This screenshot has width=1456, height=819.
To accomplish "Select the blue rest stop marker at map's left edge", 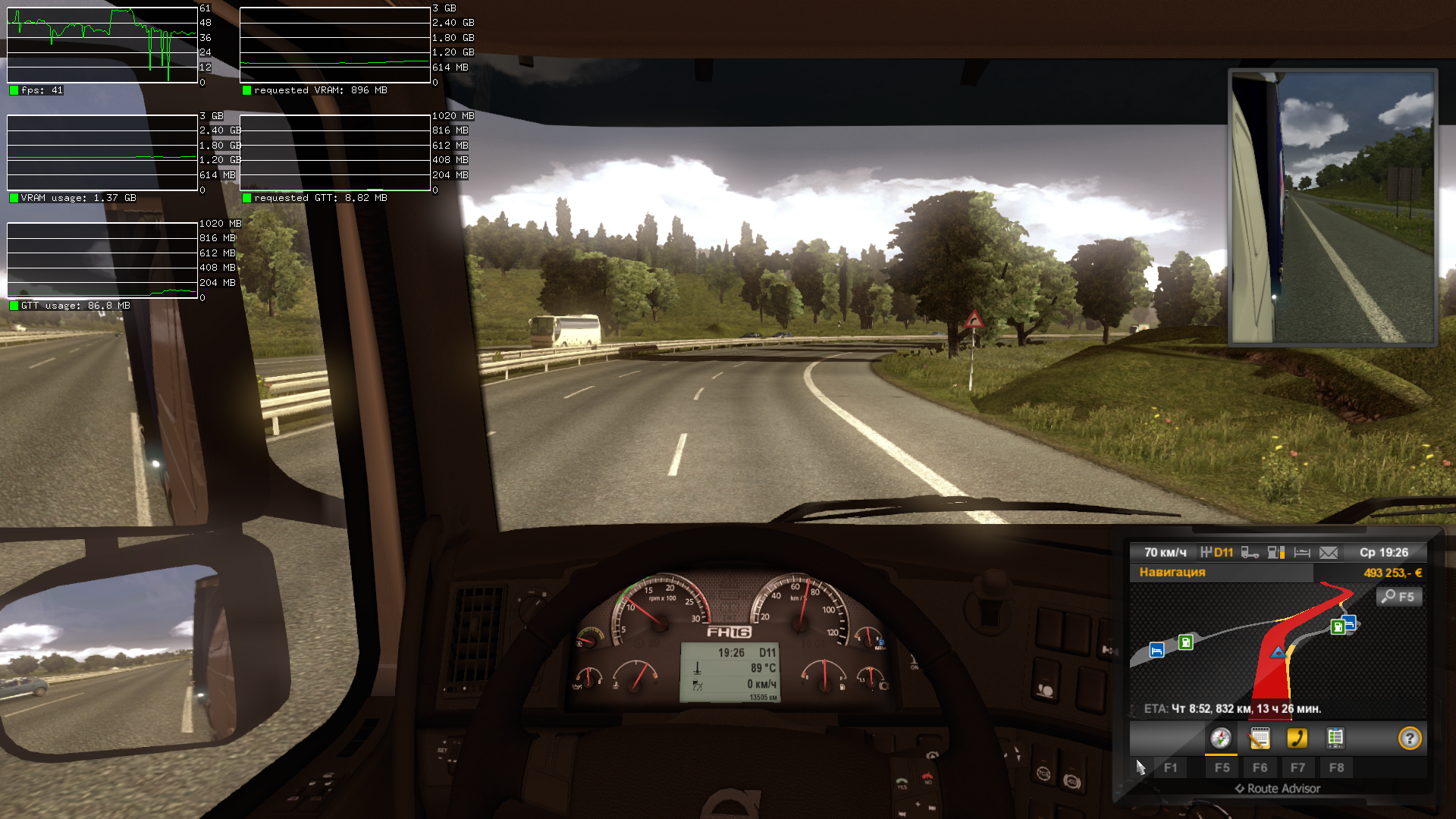I will pyautogui.click(x=1156, y=651).
